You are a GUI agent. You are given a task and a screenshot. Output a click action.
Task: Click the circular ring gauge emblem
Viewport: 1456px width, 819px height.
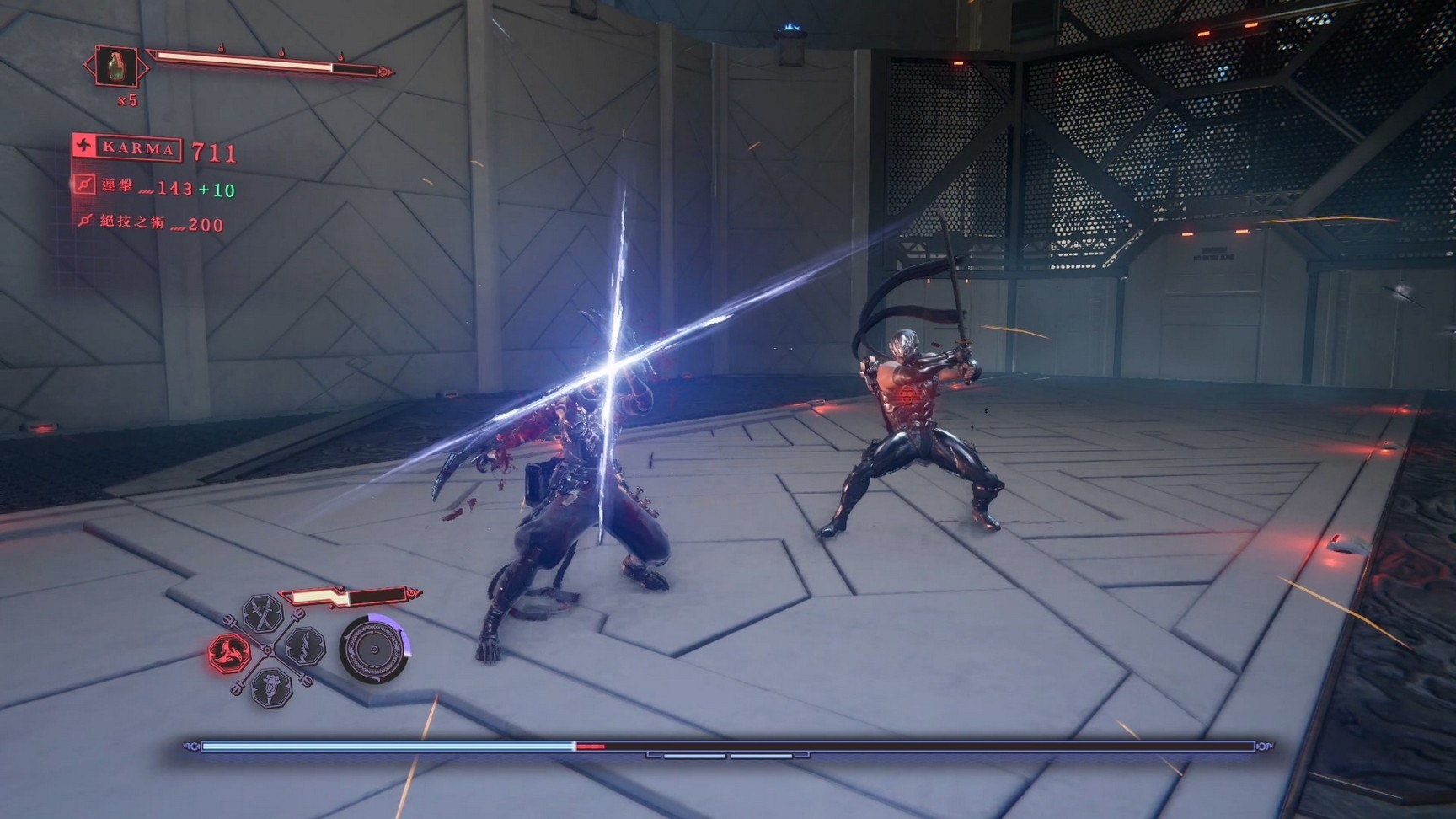coord(374,650)
